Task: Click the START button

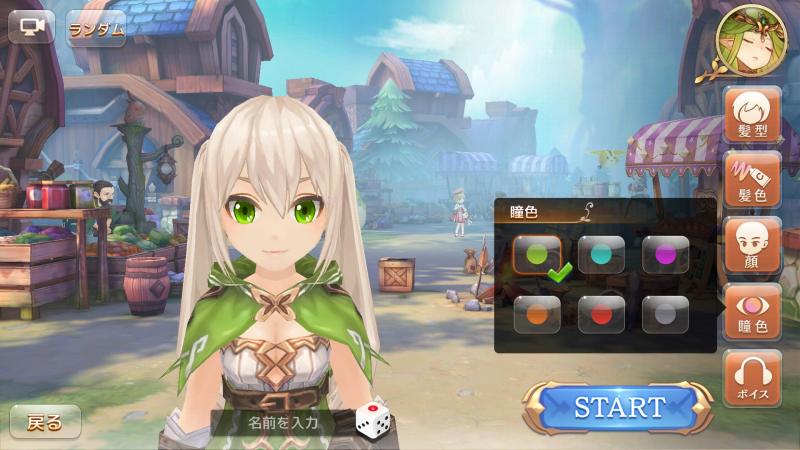Action: pyautogui.click(x=619, y=407)
